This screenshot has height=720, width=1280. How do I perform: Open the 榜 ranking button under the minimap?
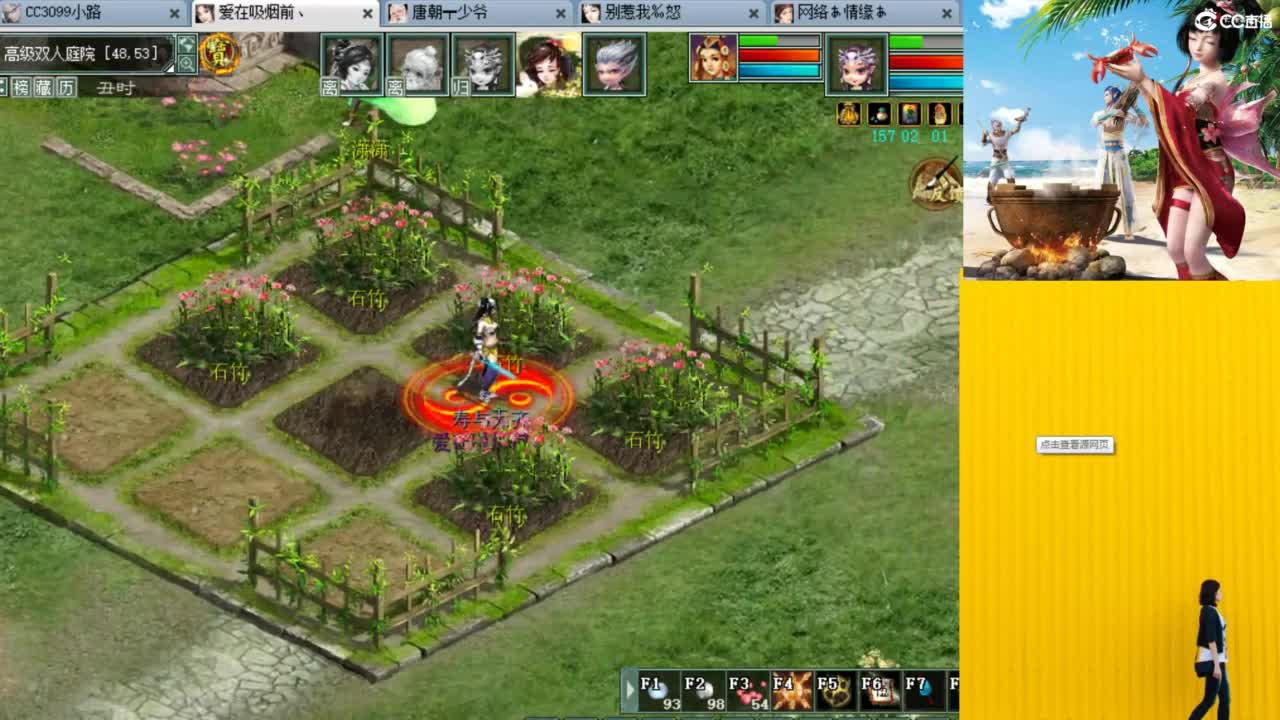20,88
